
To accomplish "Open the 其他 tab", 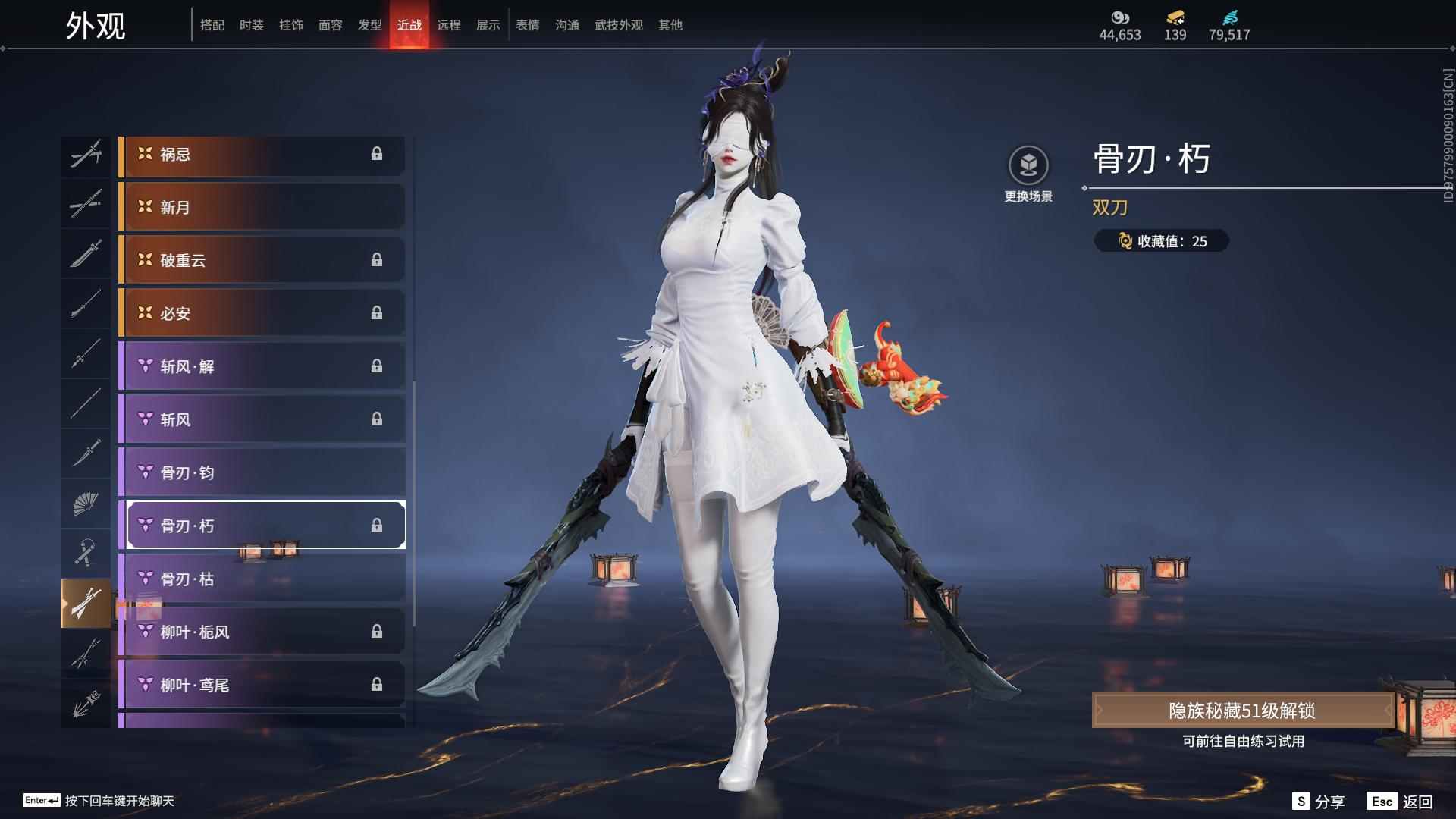I will click(x=670, y=25).
